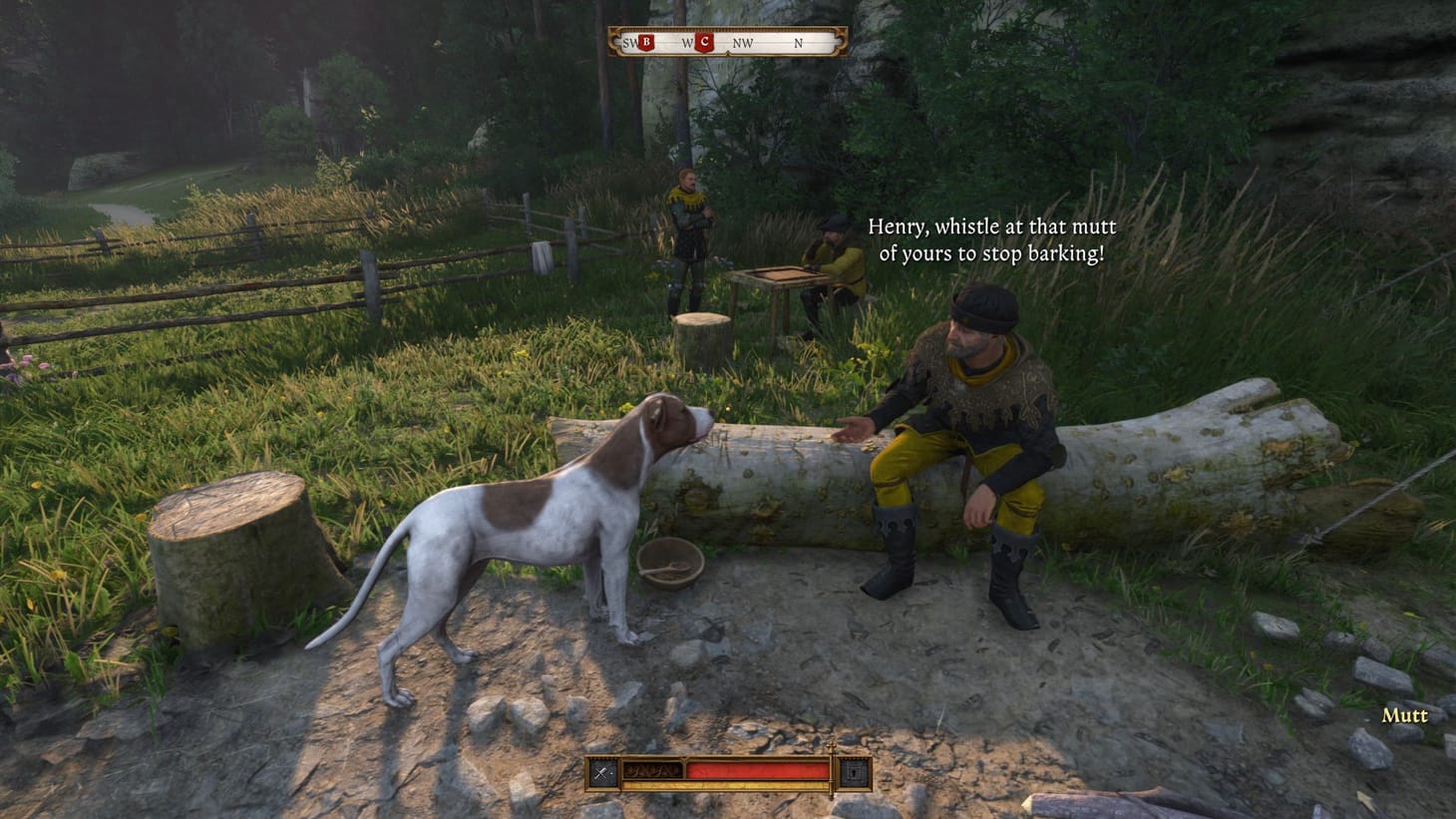Click the NW marker on compass

click(742, 42)
